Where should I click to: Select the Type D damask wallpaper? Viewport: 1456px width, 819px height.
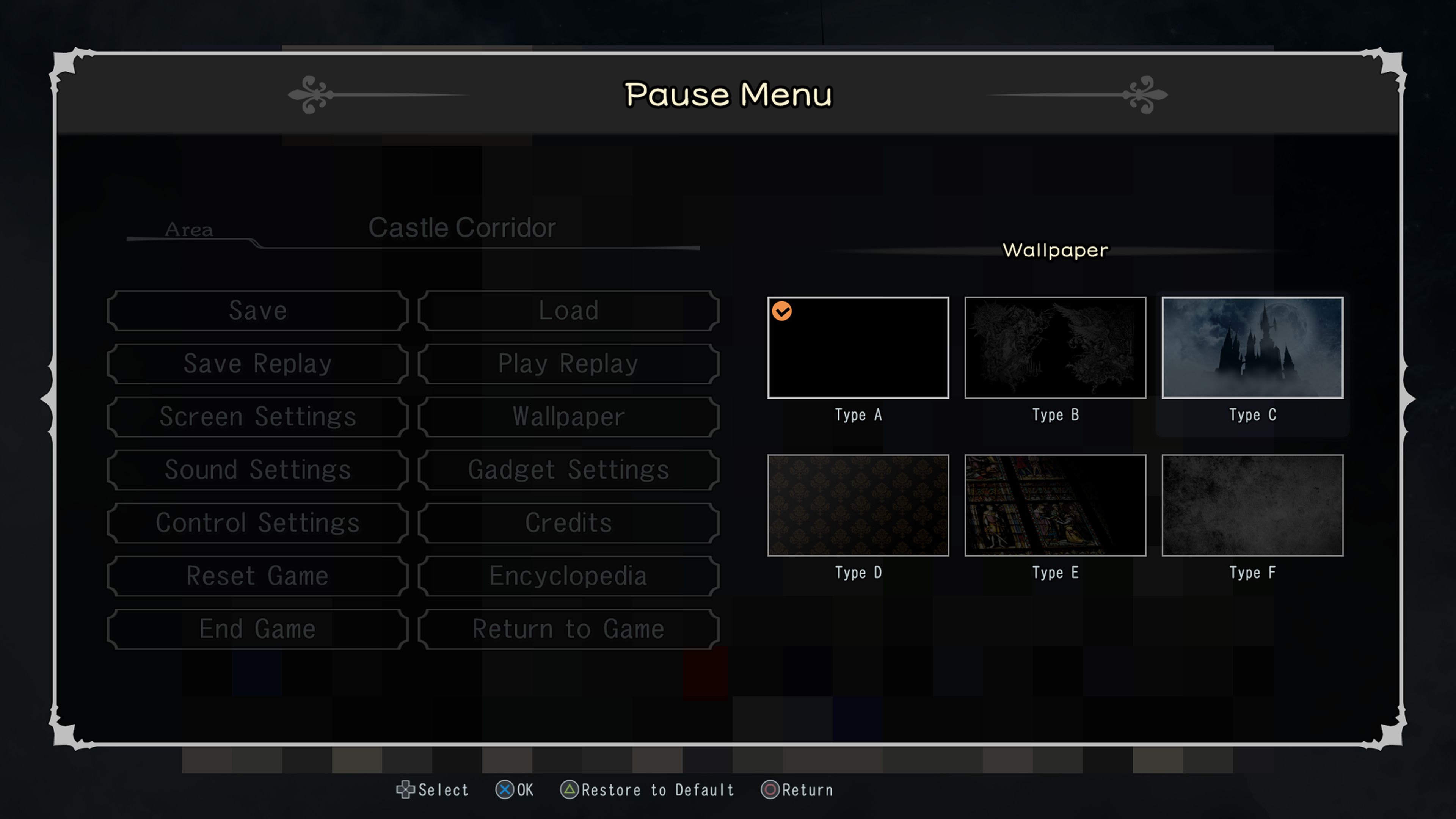858,505
